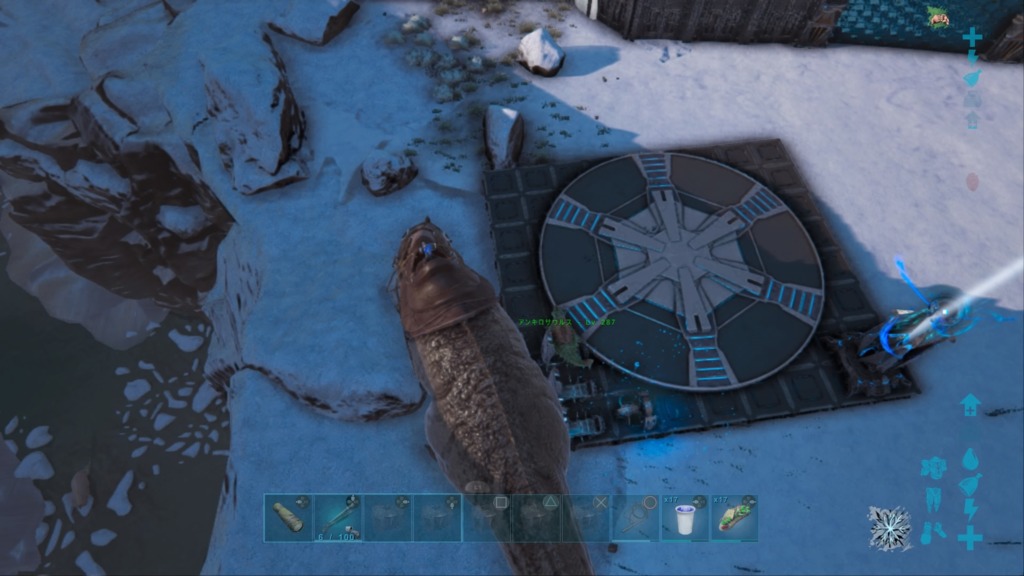Use the white cup item stack
1024x576 pixels.
685,518
